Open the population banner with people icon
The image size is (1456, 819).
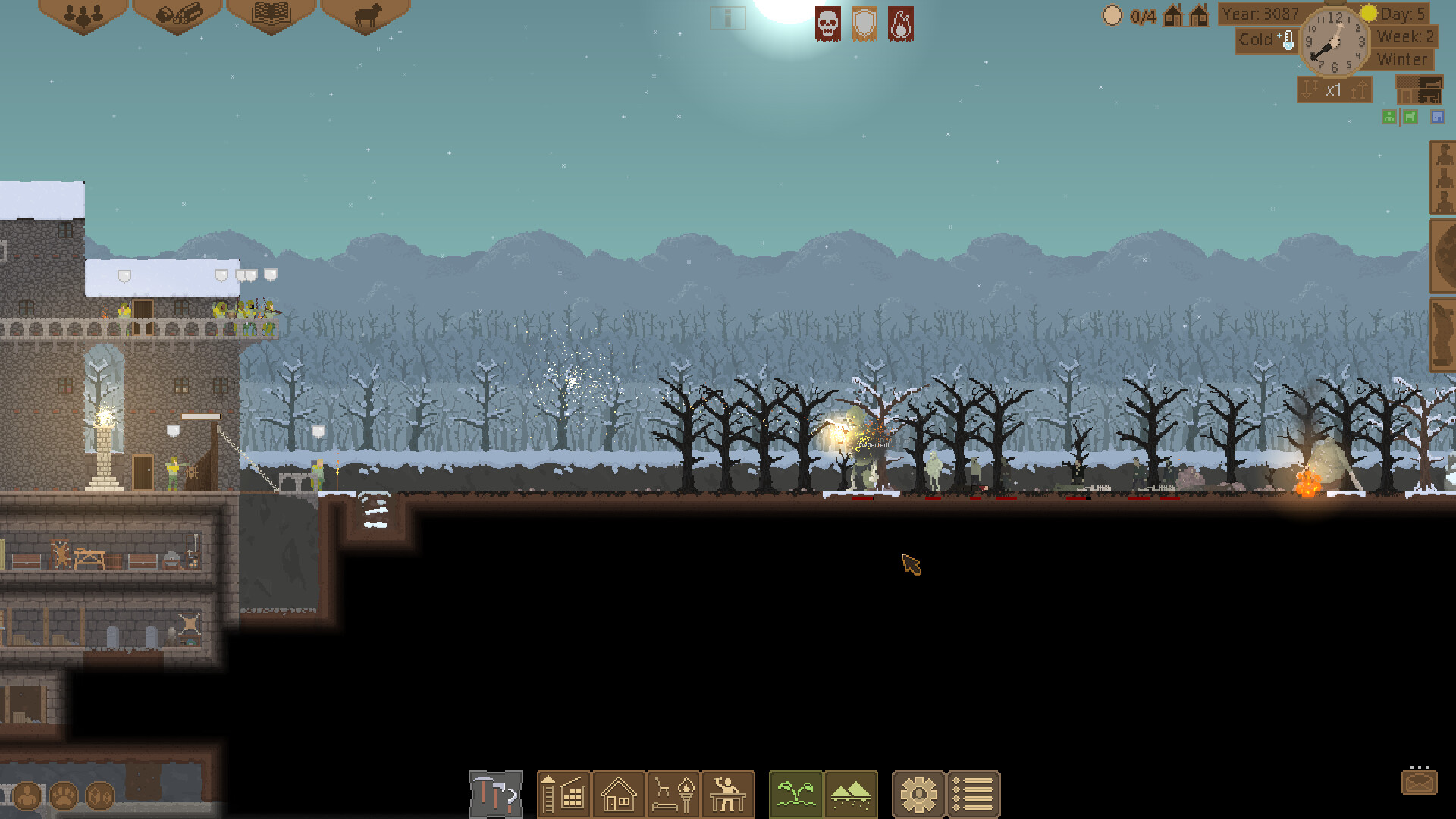click(x=83, y=15)
